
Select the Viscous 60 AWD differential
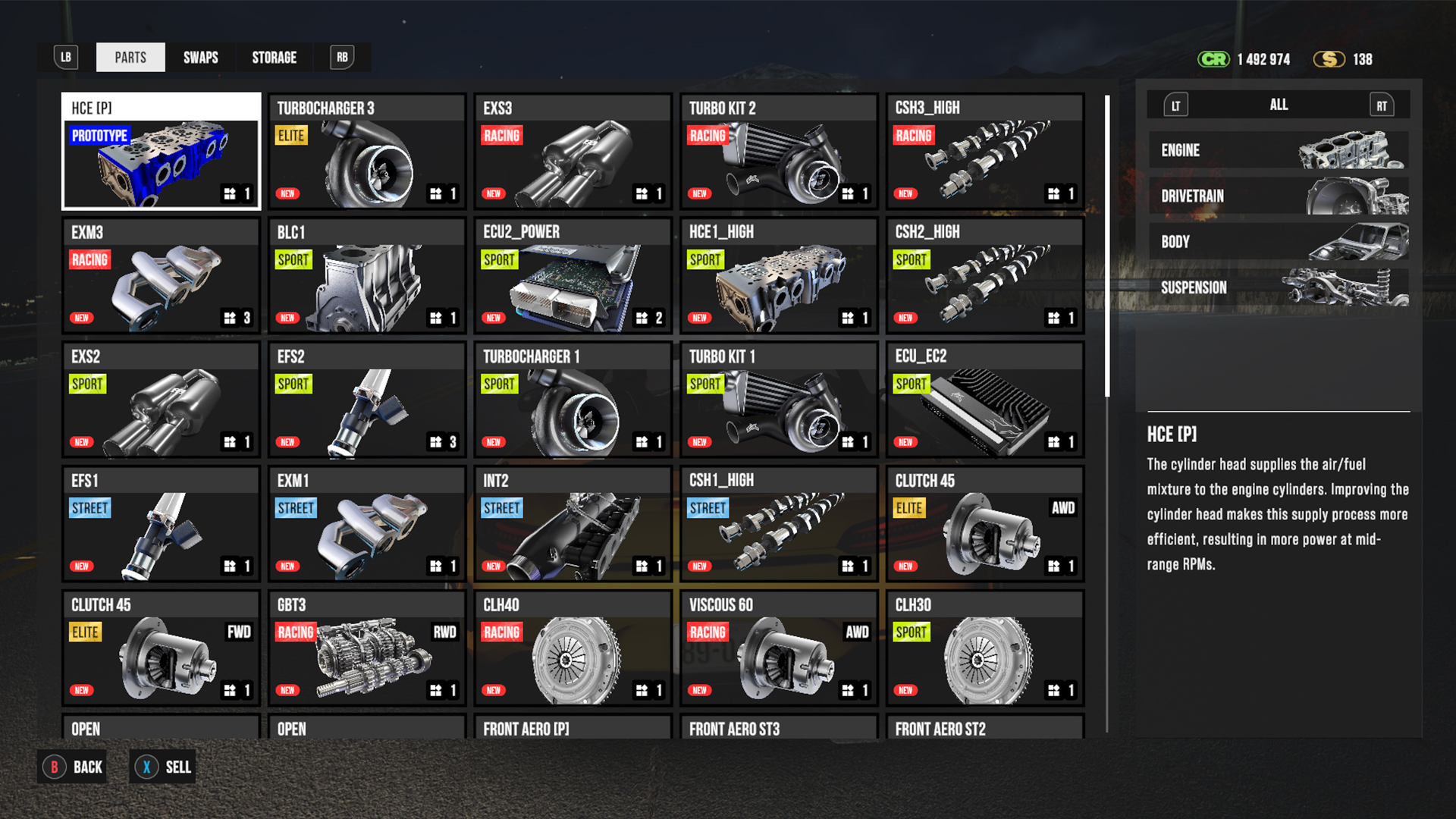click(779, 648)
